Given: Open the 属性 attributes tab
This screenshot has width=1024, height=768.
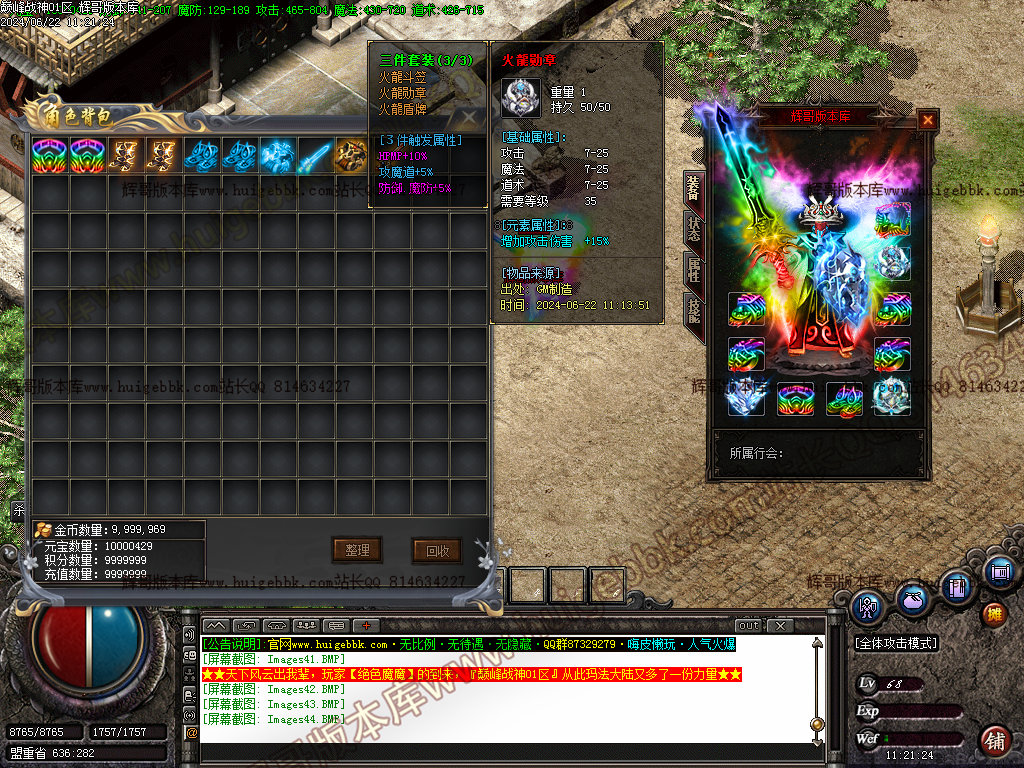Looking at the screenshot, I should pyautogui.click(x=693, y=268).
